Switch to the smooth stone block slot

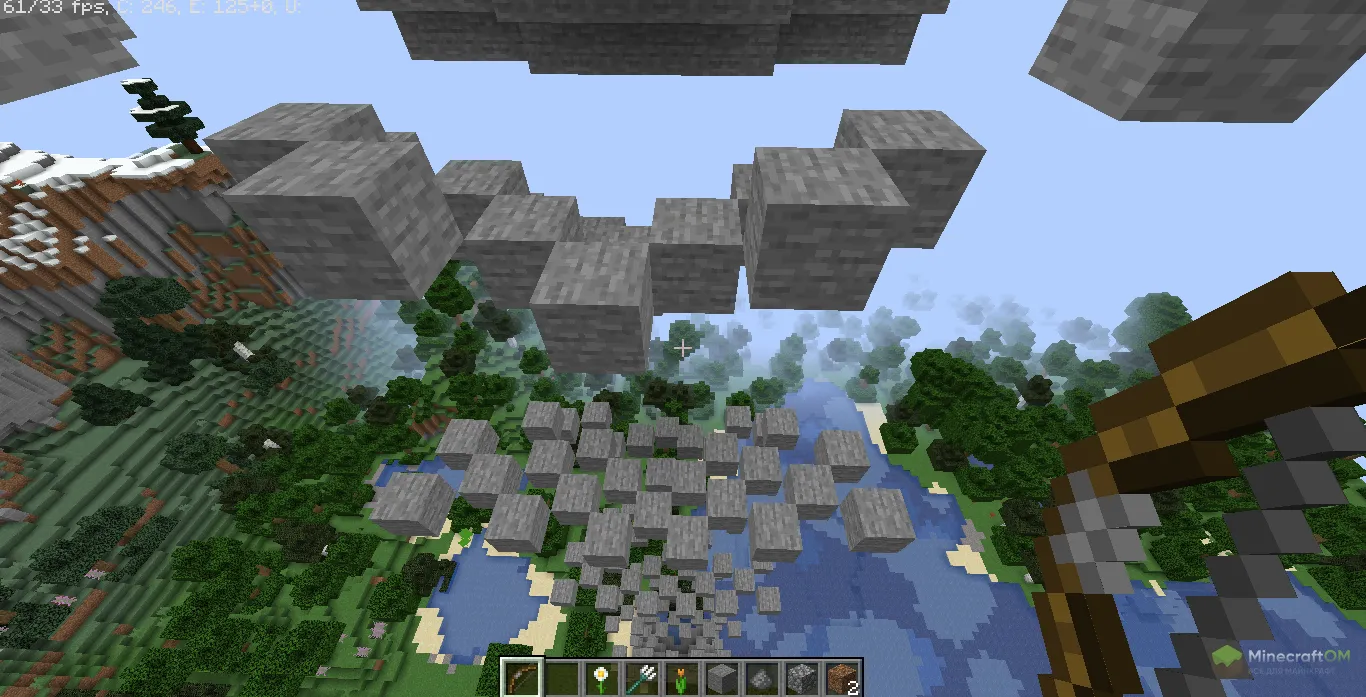[721, 677]
